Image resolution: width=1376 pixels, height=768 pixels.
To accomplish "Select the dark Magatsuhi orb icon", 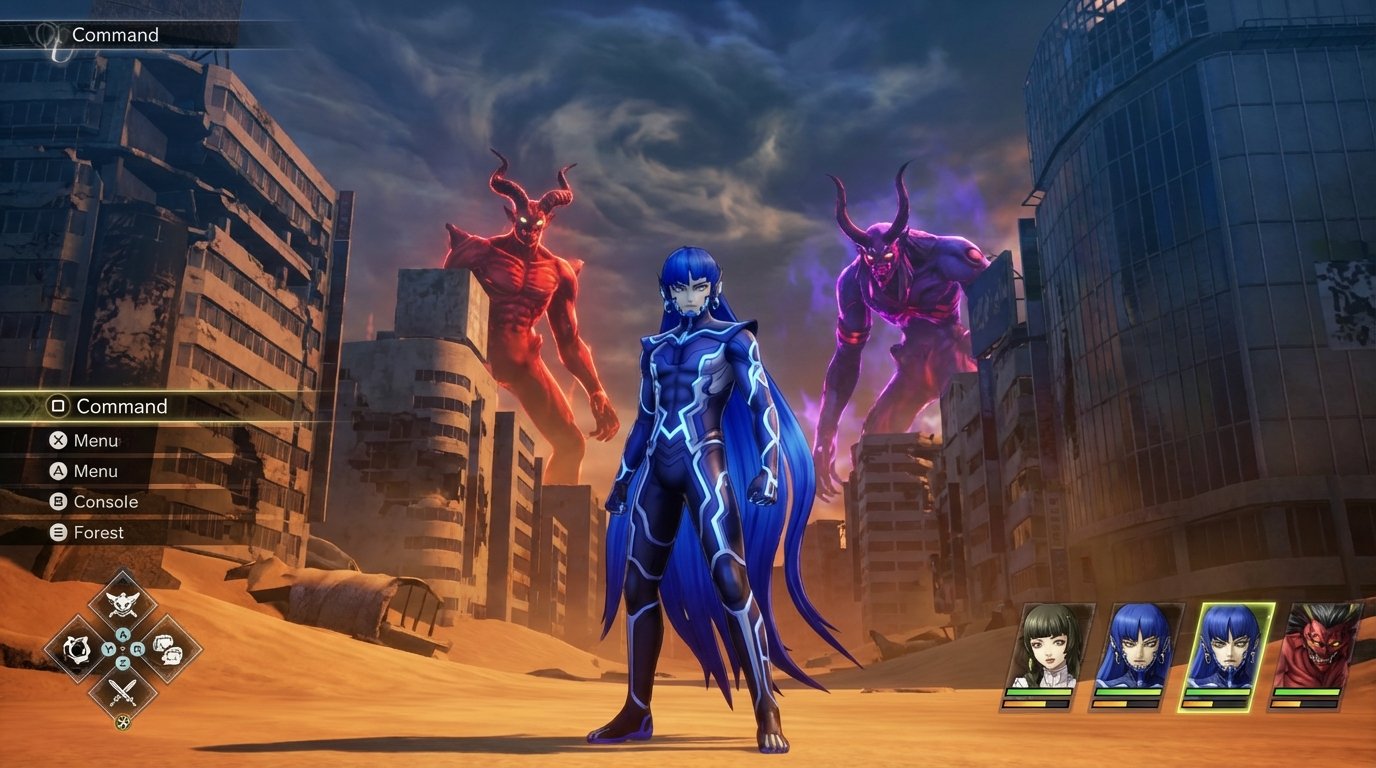I will coord(78,649).
